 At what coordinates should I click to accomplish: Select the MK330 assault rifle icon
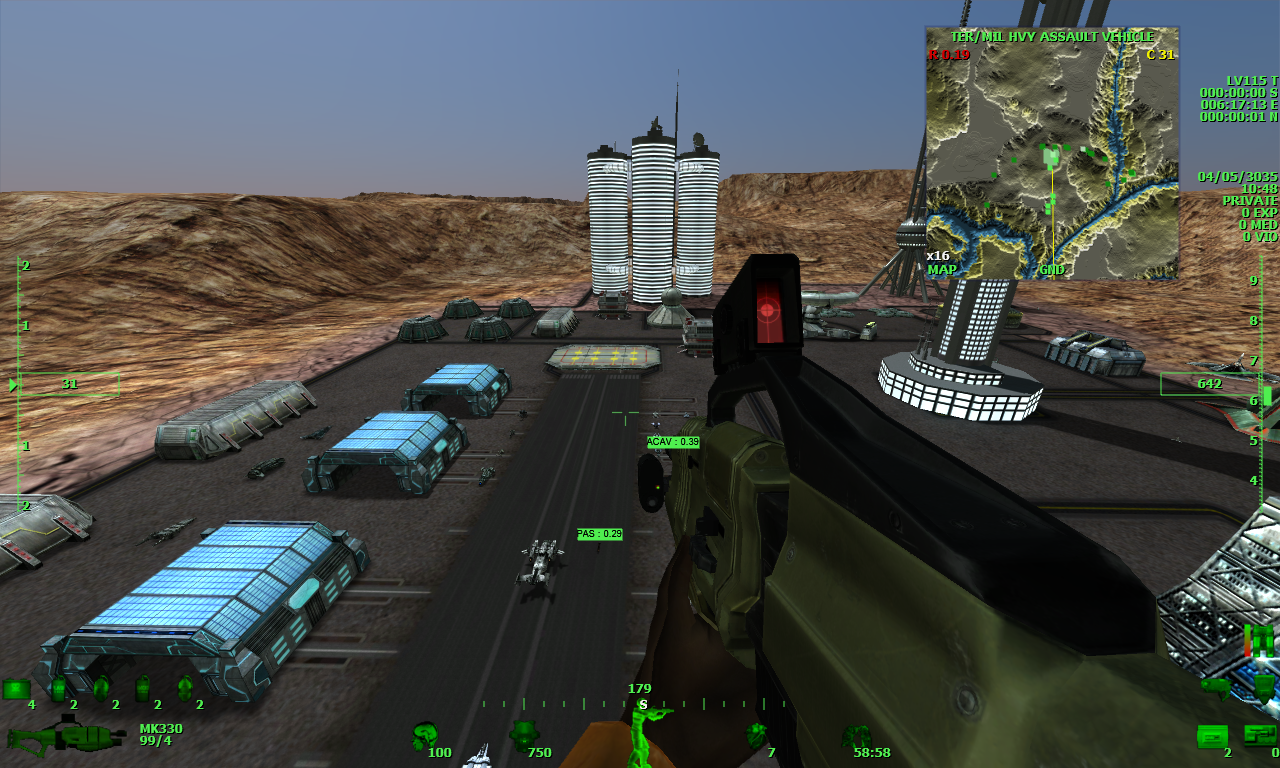click(65, 738)
